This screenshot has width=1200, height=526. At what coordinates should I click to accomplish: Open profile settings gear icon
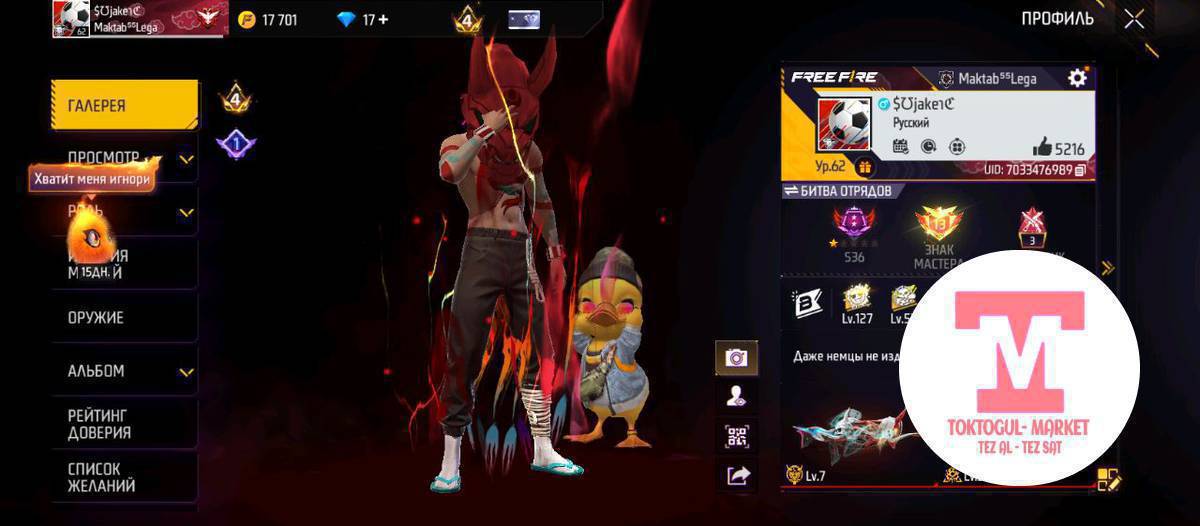(x=1077, y=78)
